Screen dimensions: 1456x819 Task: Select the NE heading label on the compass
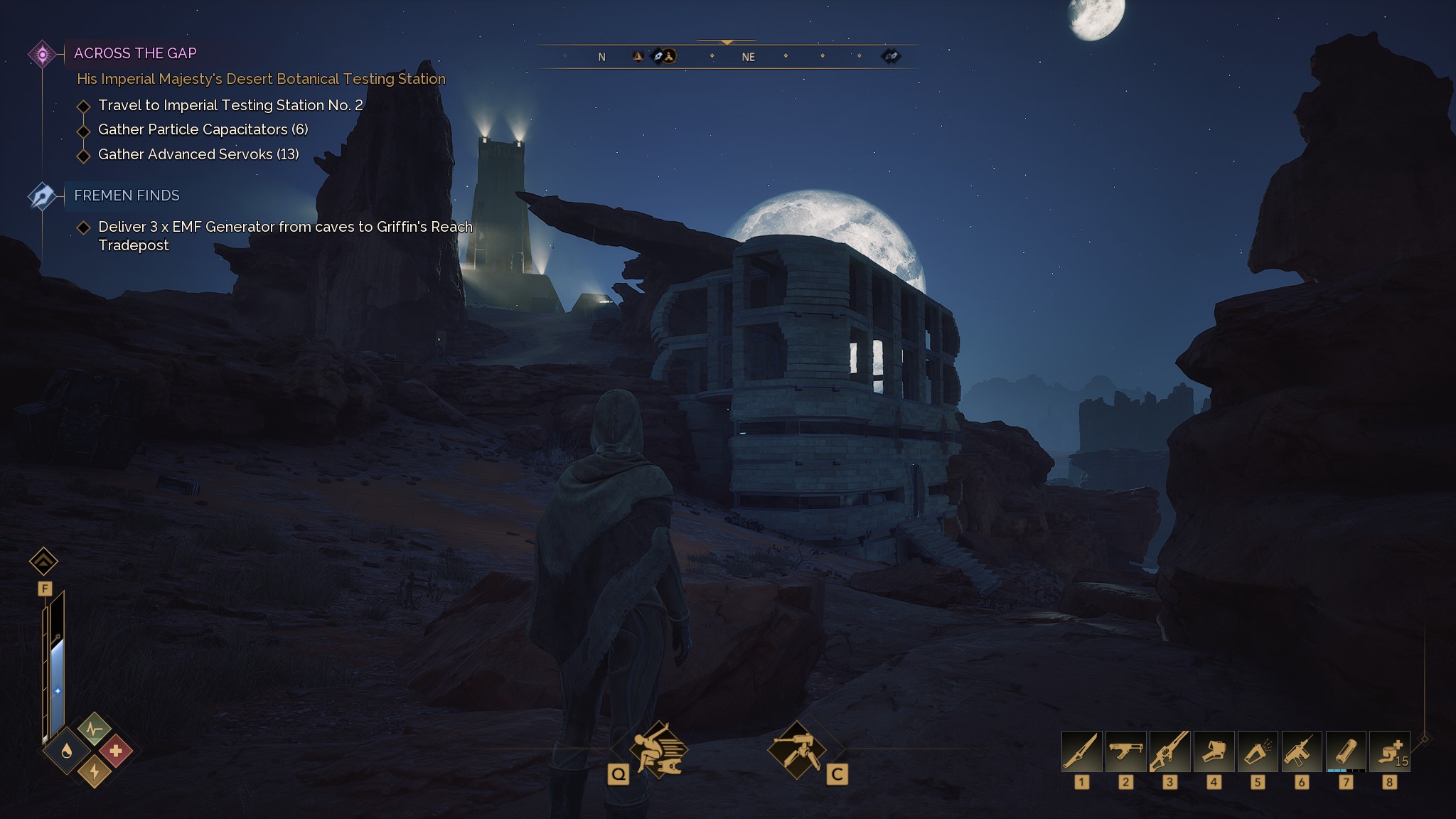749,57
